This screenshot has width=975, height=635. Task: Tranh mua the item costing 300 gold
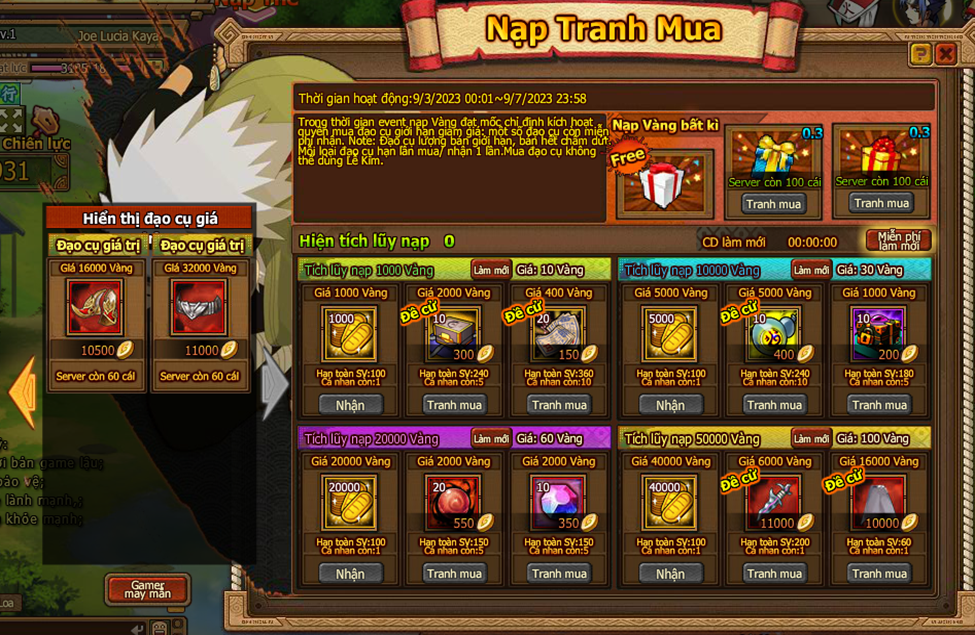454,405
